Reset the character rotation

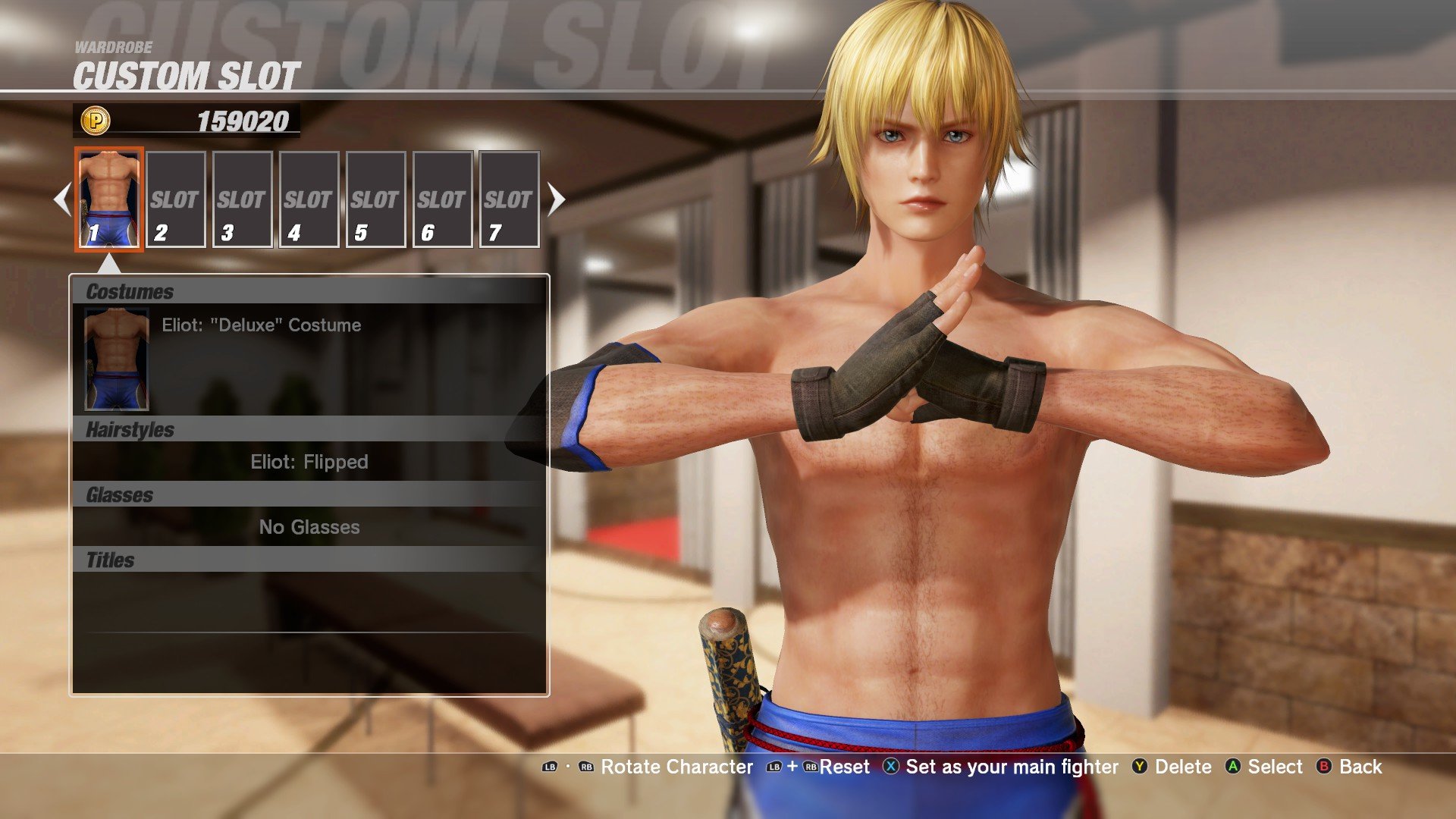click(819, 767)
